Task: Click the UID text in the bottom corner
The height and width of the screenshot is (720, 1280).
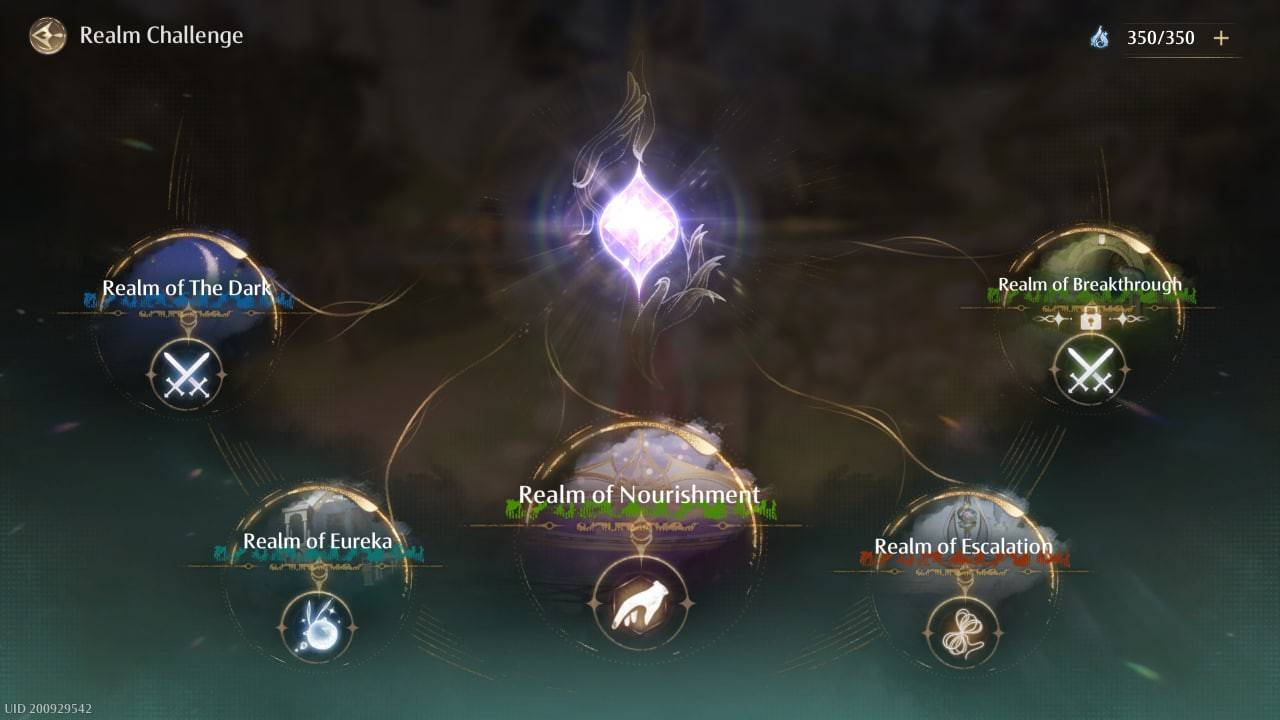Action: (x=48, y=706)
